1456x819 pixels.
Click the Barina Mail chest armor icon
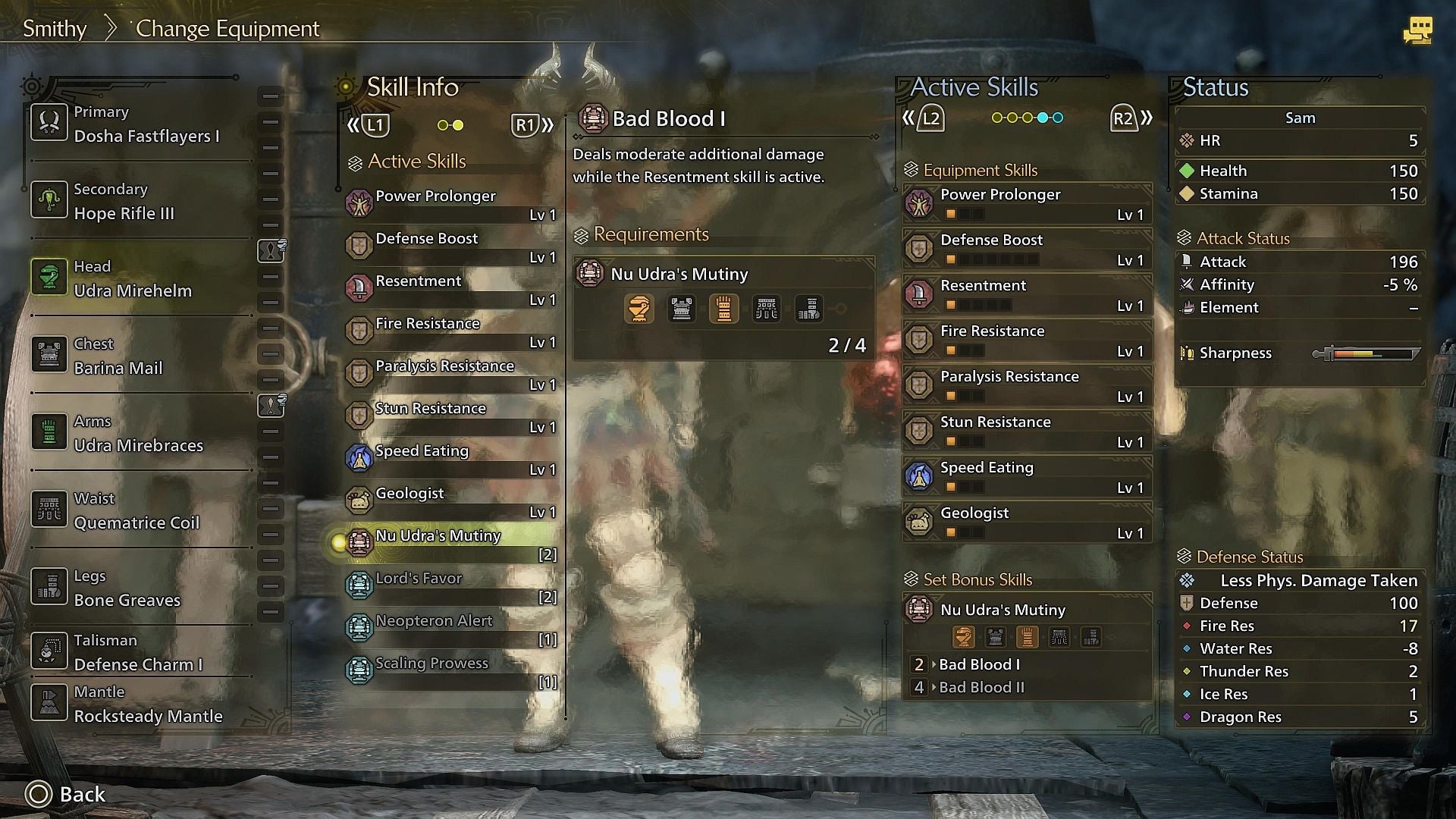[x=49, y=356]
